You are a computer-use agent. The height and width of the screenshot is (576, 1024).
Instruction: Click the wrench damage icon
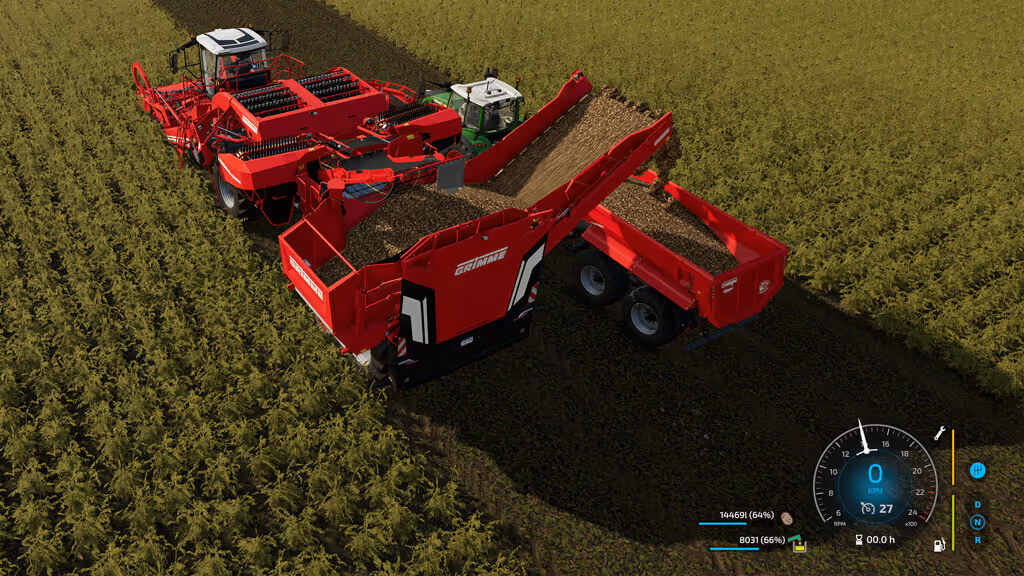[x=940, y=434]
